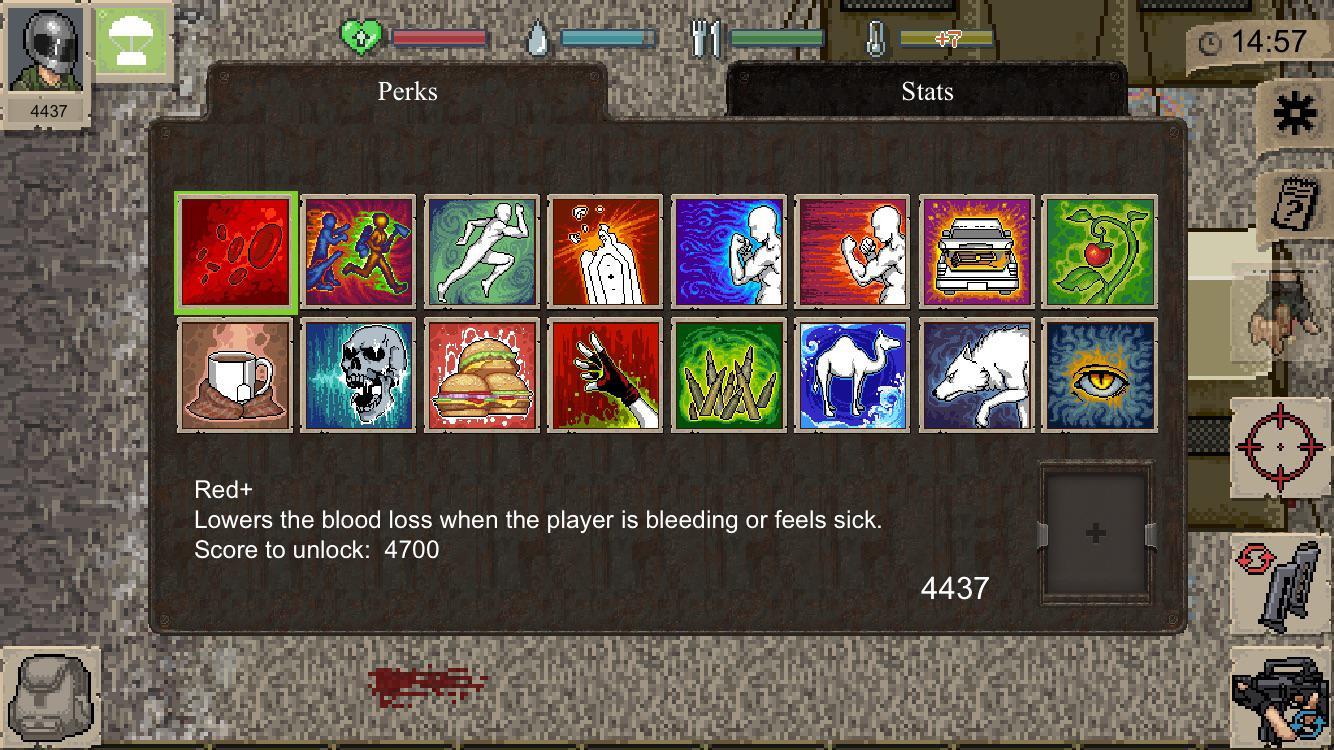1334x750 pixels.
Task: Select the glowing eye perk icon
Action: [x=1098, y=377]
